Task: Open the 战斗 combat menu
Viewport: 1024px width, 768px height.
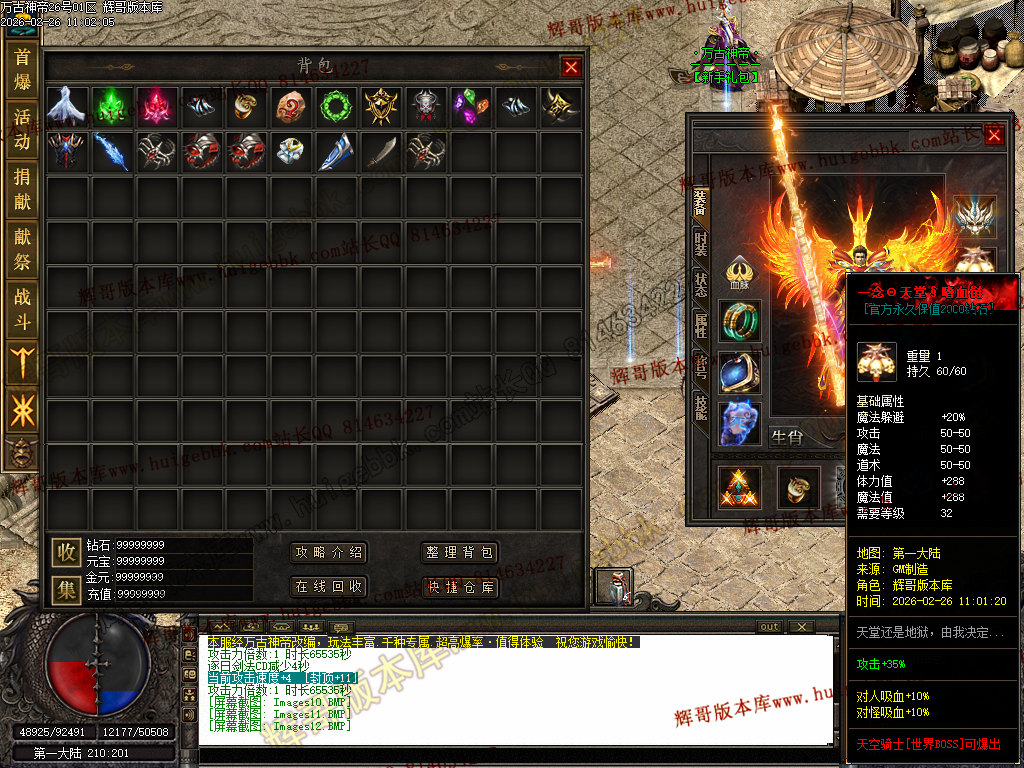Action: tap(22, 310)
